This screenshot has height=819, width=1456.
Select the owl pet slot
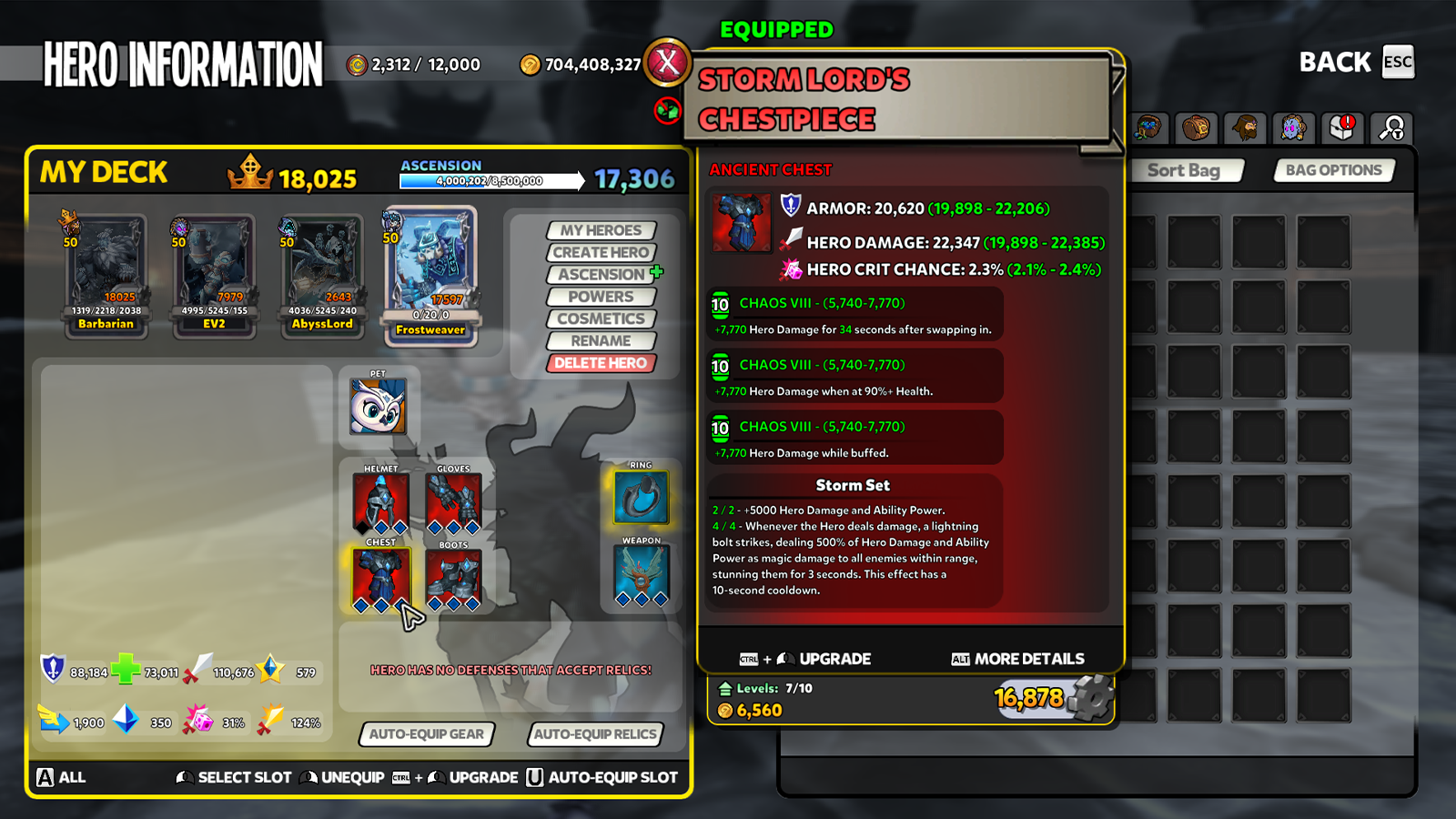click(x=378, y=406)
